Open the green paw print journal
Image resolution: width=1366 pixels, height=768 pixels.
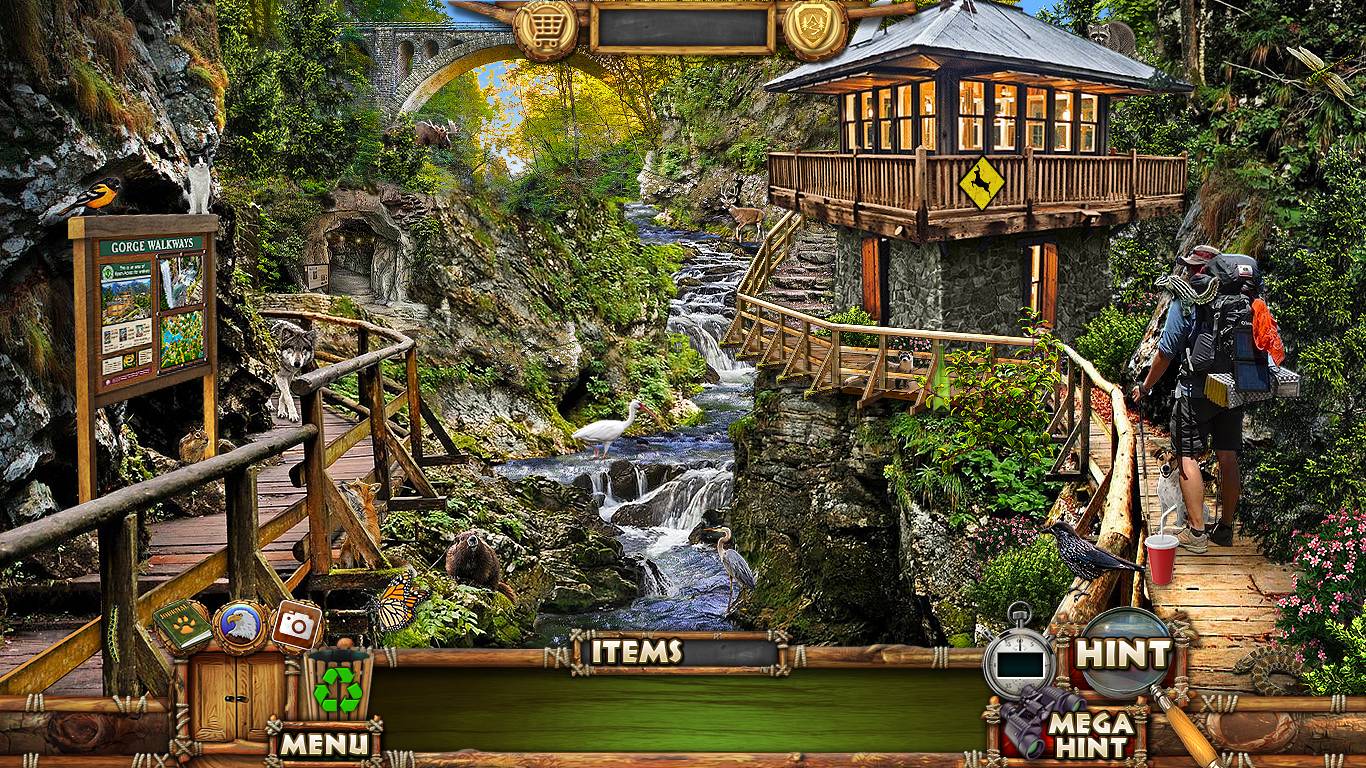tap(182, 627)
